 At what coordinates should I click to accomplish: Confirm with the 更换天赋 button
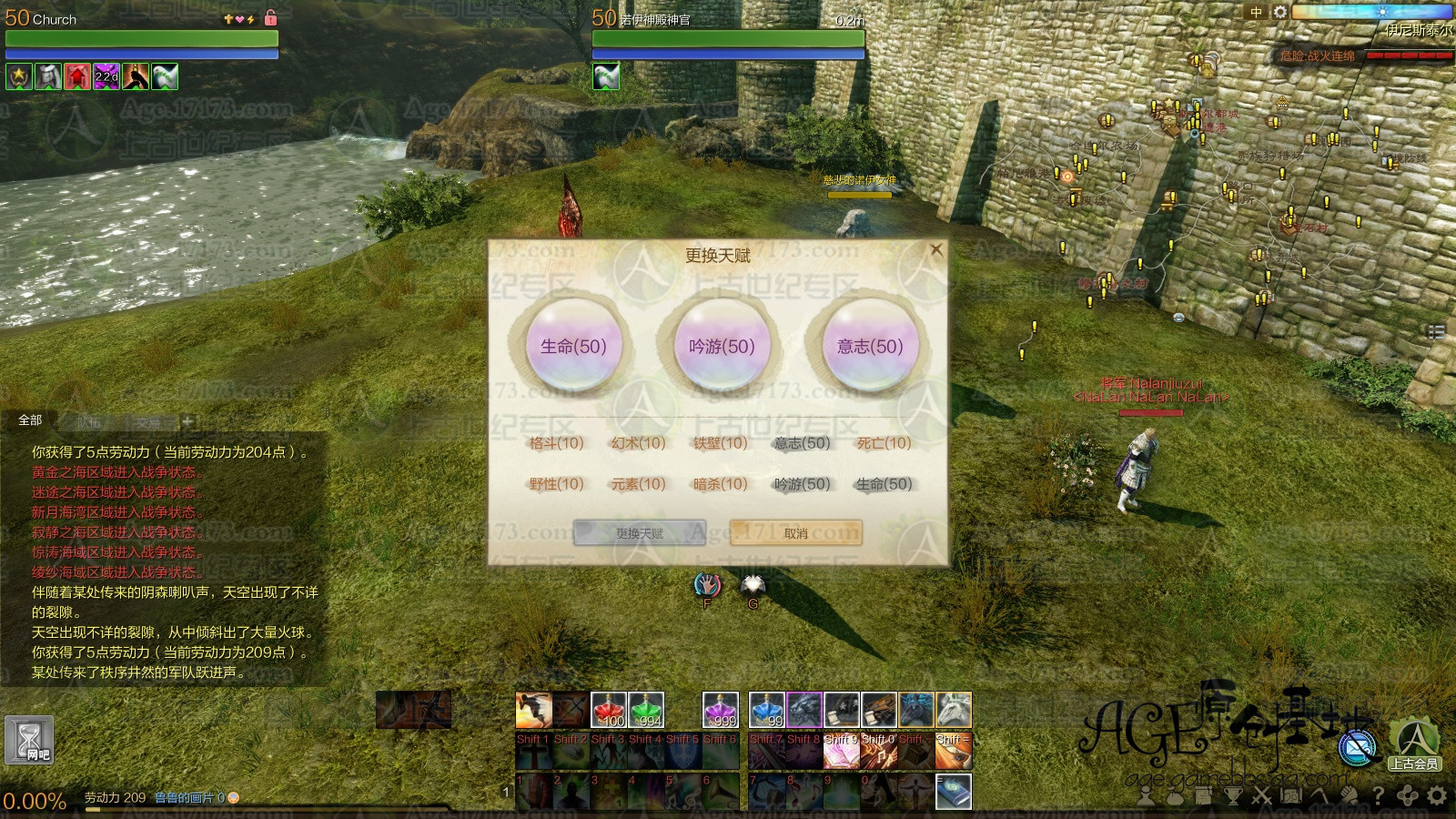(x=640, y=533)
